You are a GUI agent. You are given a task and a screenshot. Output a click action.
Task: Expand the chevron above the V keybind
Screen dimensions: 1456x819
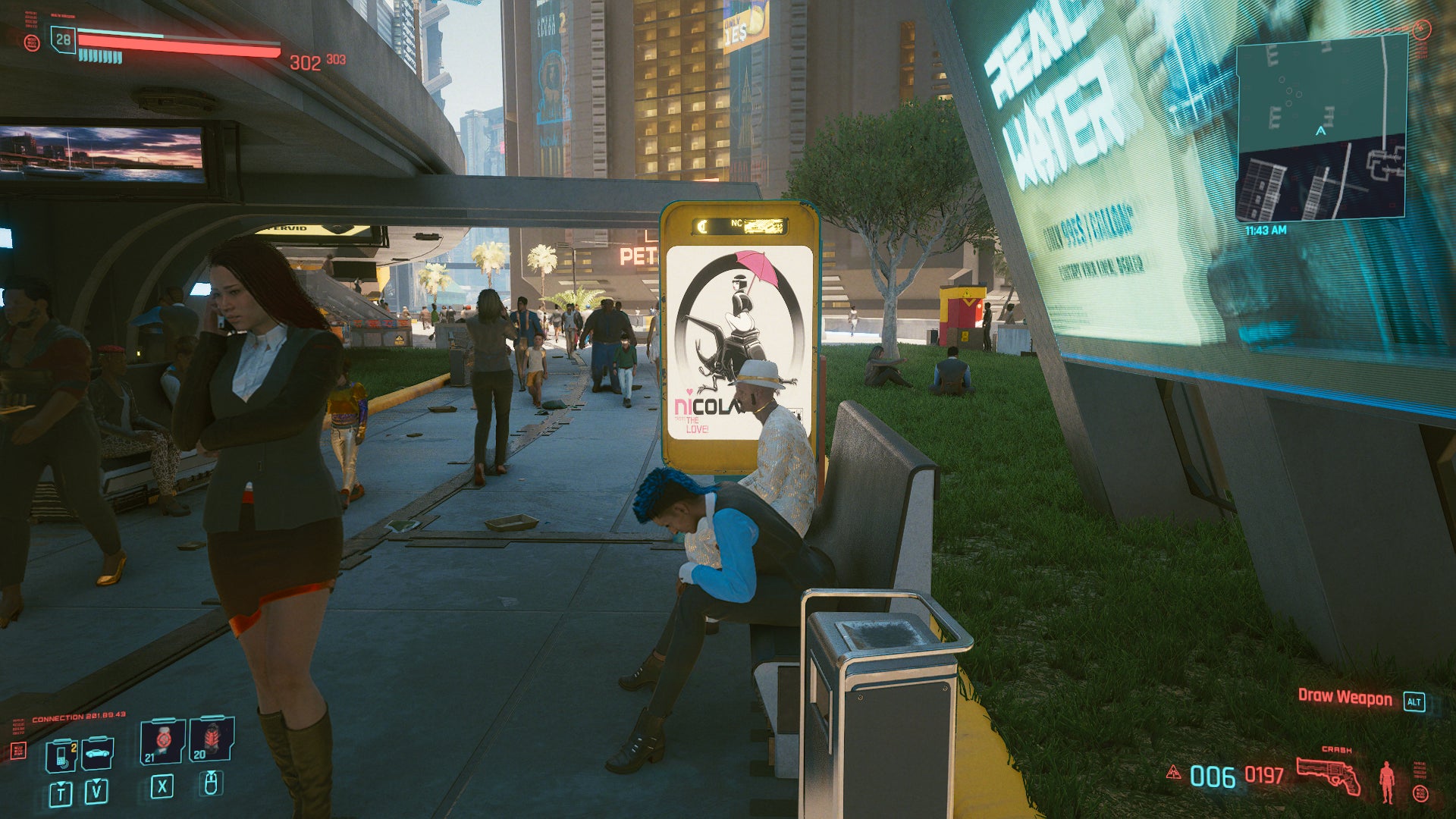click(96, 781)
